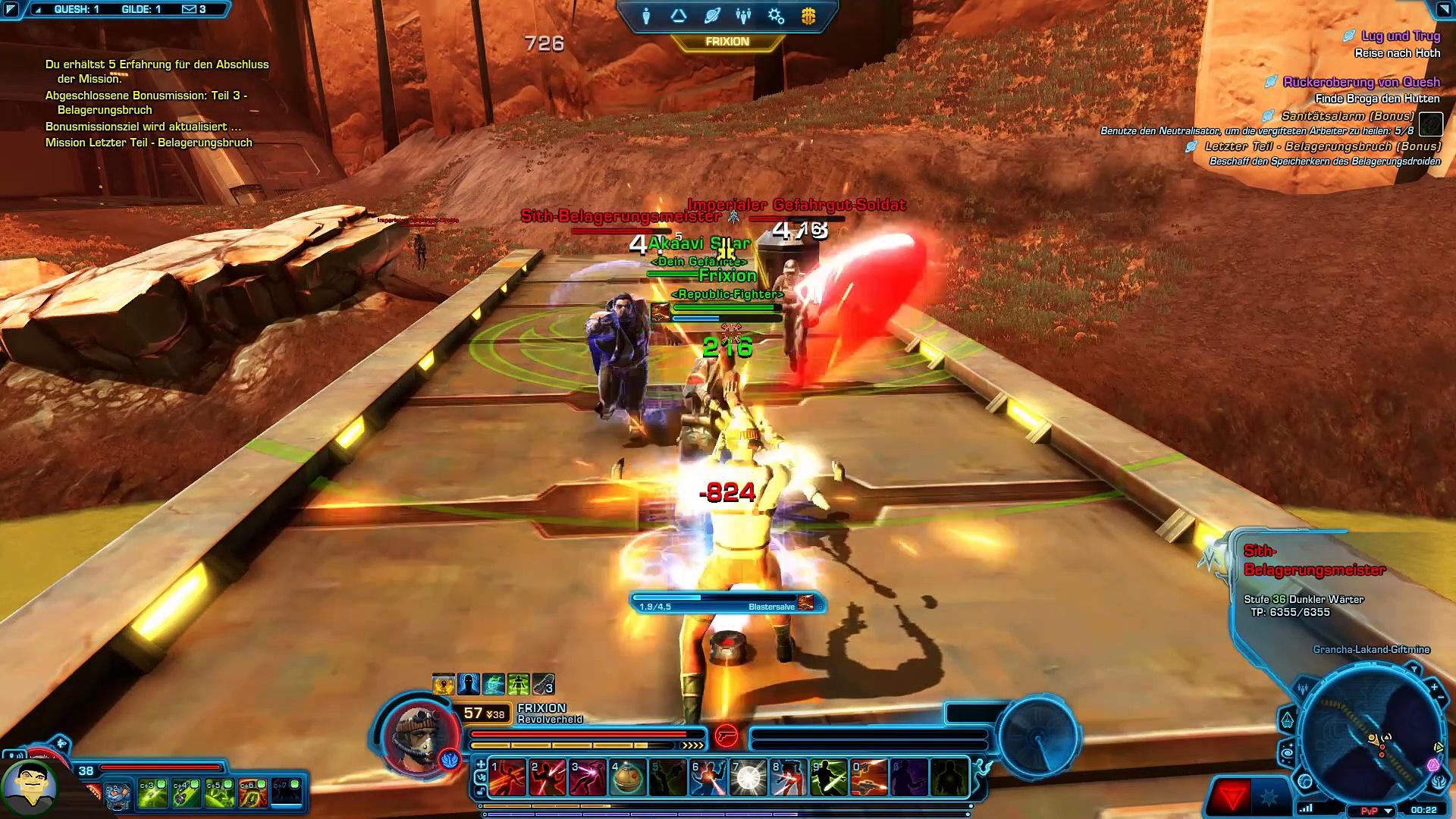Select the Rückeroberung von Quesh mission tracker entry

point(1360,82)
